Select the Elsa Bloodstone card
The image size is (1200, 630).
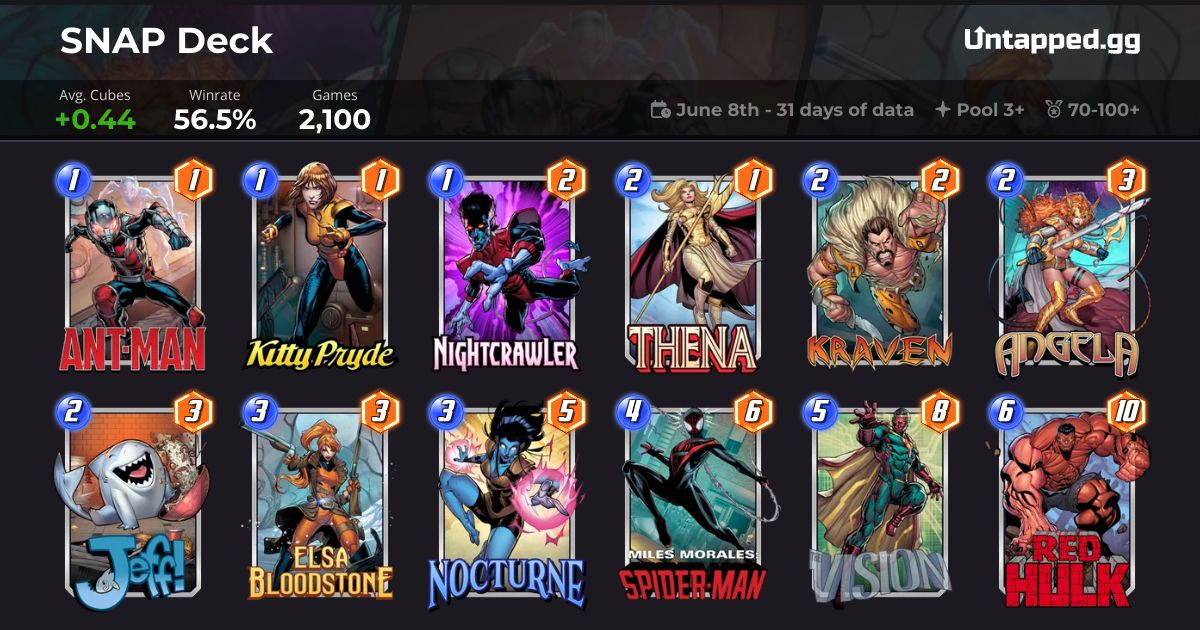point(320,500)
